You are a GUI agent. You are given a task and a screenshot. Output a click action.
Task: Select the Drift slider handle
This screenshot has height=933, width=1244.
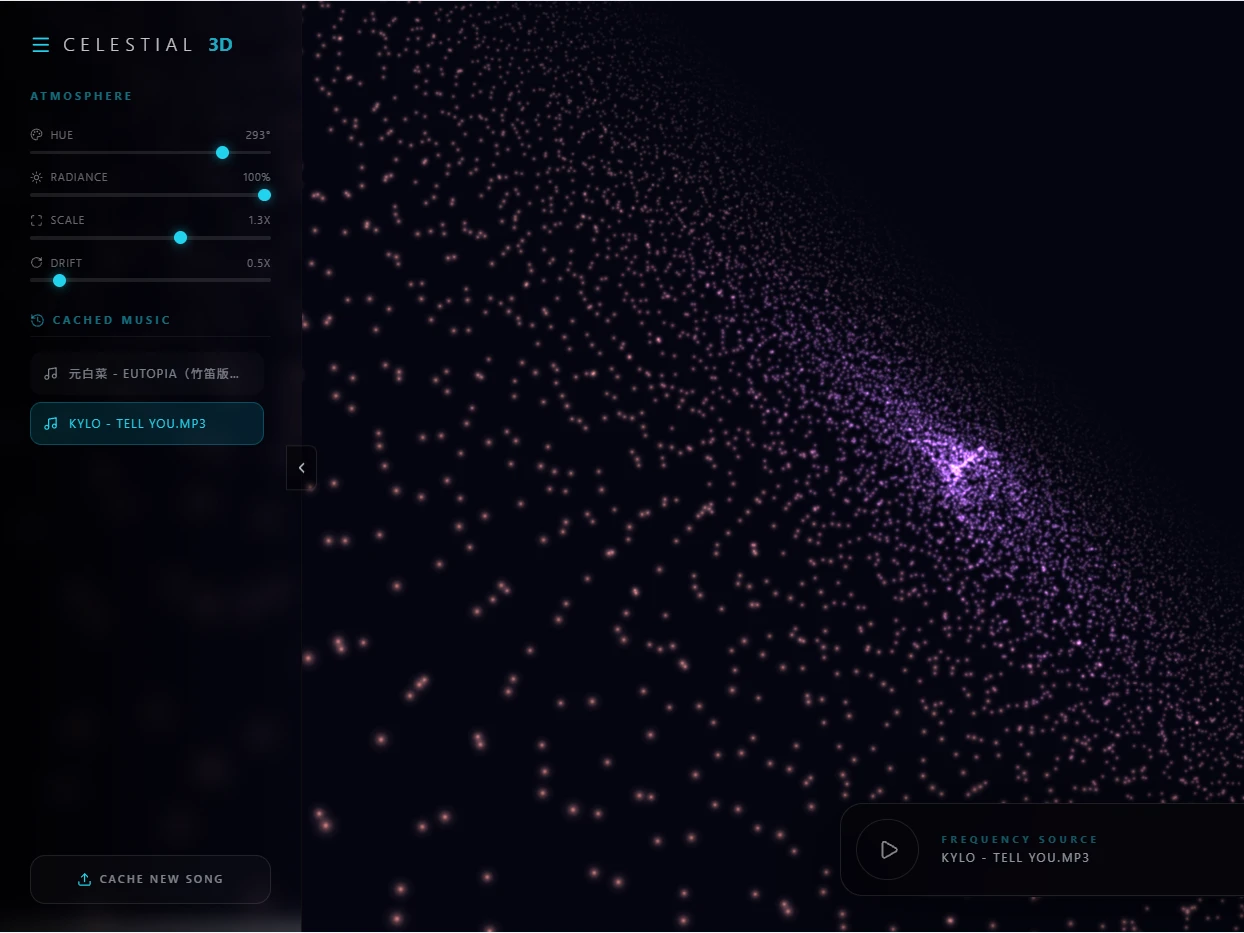tap(60, 280)
